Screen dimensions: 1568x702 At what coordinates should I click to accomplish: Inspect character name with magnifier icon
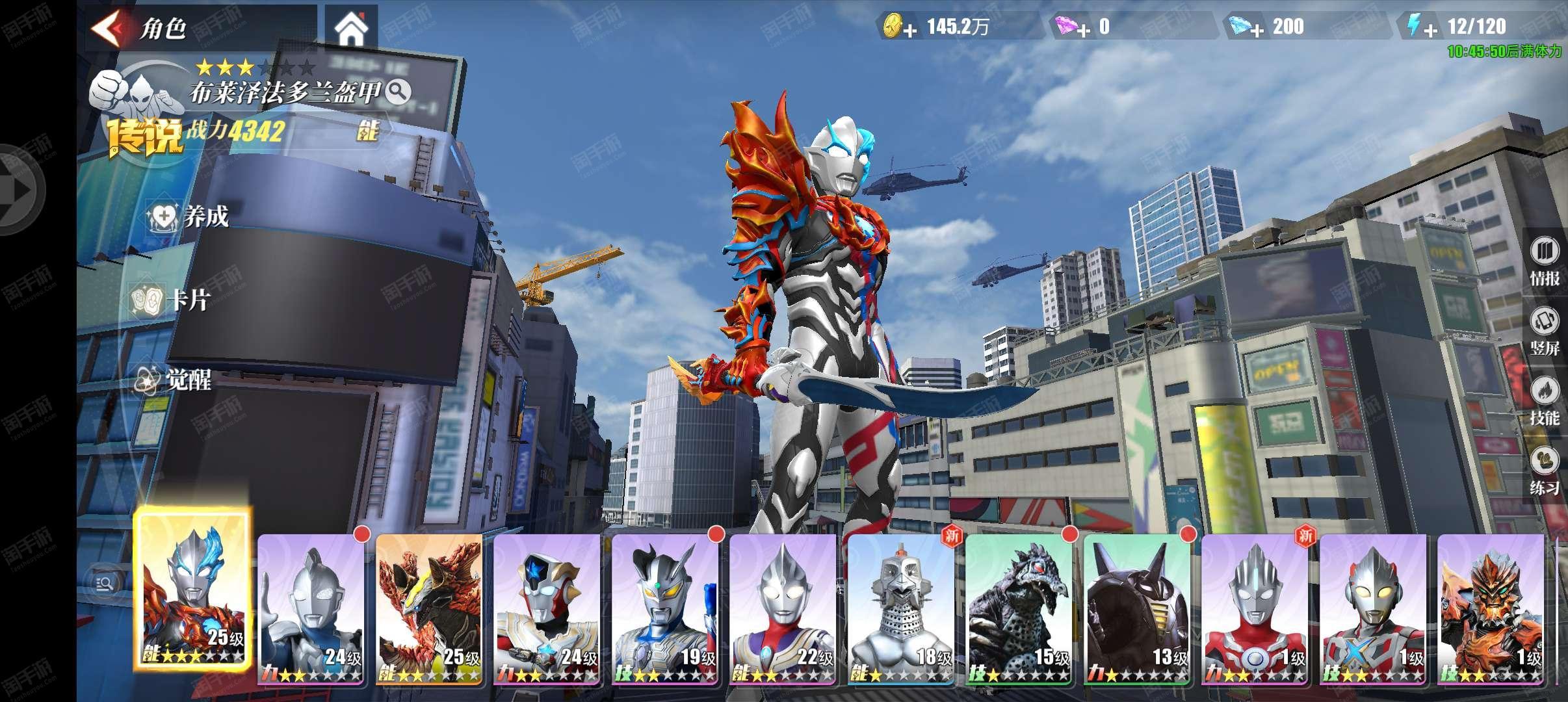click(398, 93)
